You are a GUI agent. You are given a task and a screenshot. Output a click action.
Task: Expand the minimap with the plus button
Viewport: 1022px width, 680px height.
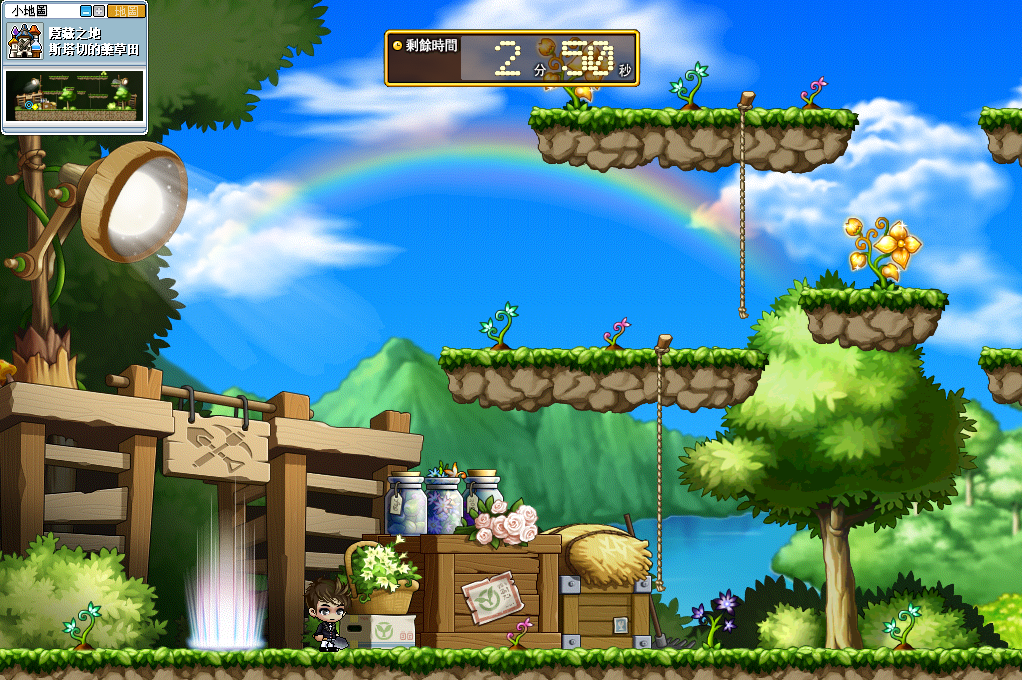(99, 11)
